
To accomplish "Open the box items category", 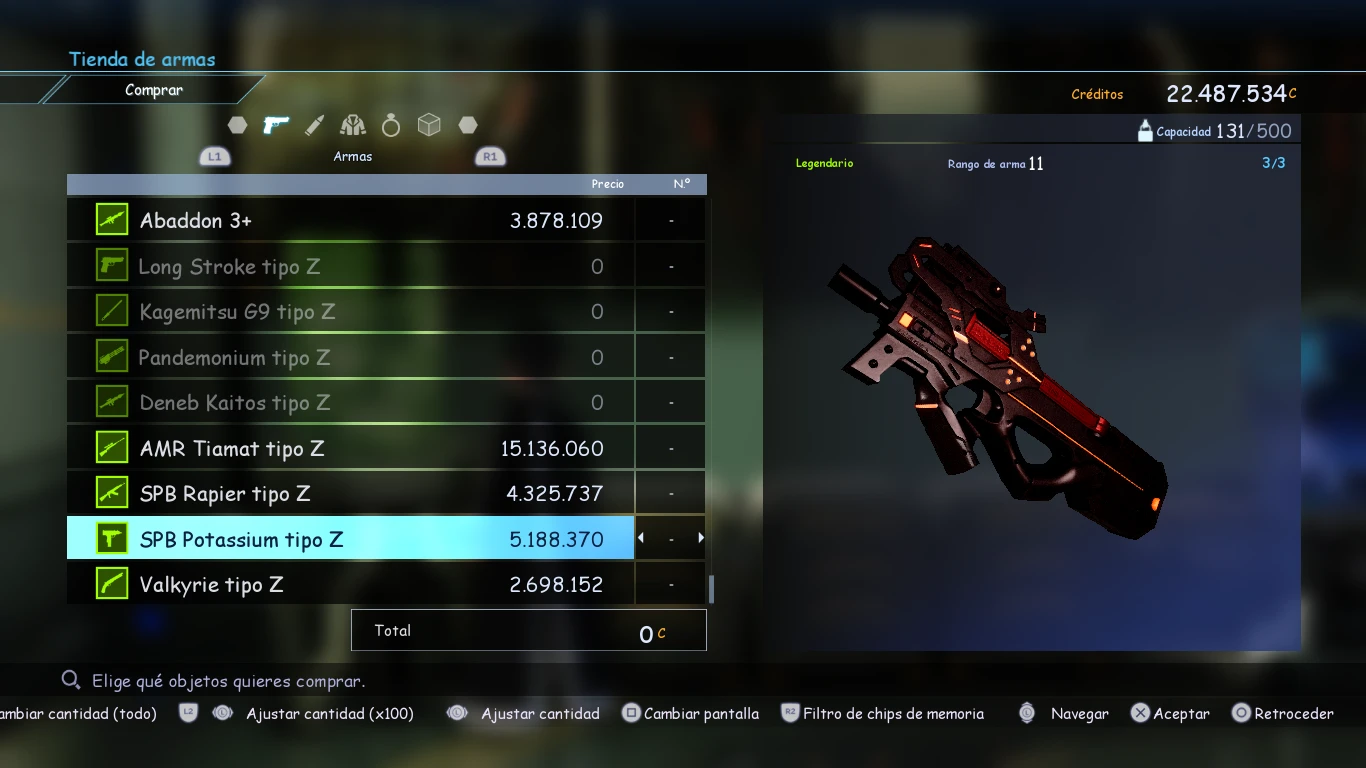I will (429, 125).
